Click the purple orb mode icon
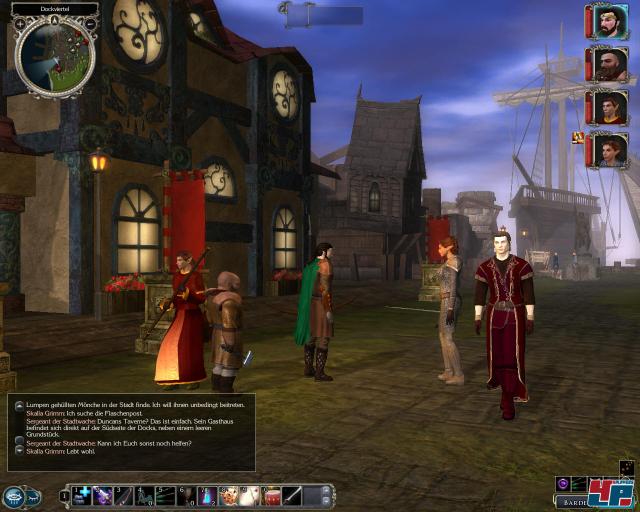The image size is (640, 512). coord(563,484)
